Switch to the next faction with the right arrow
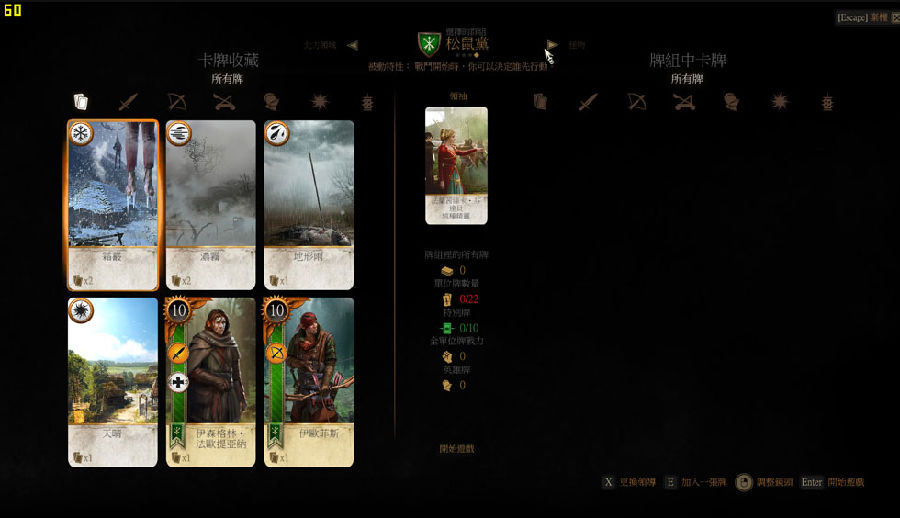 coord(552,45)
